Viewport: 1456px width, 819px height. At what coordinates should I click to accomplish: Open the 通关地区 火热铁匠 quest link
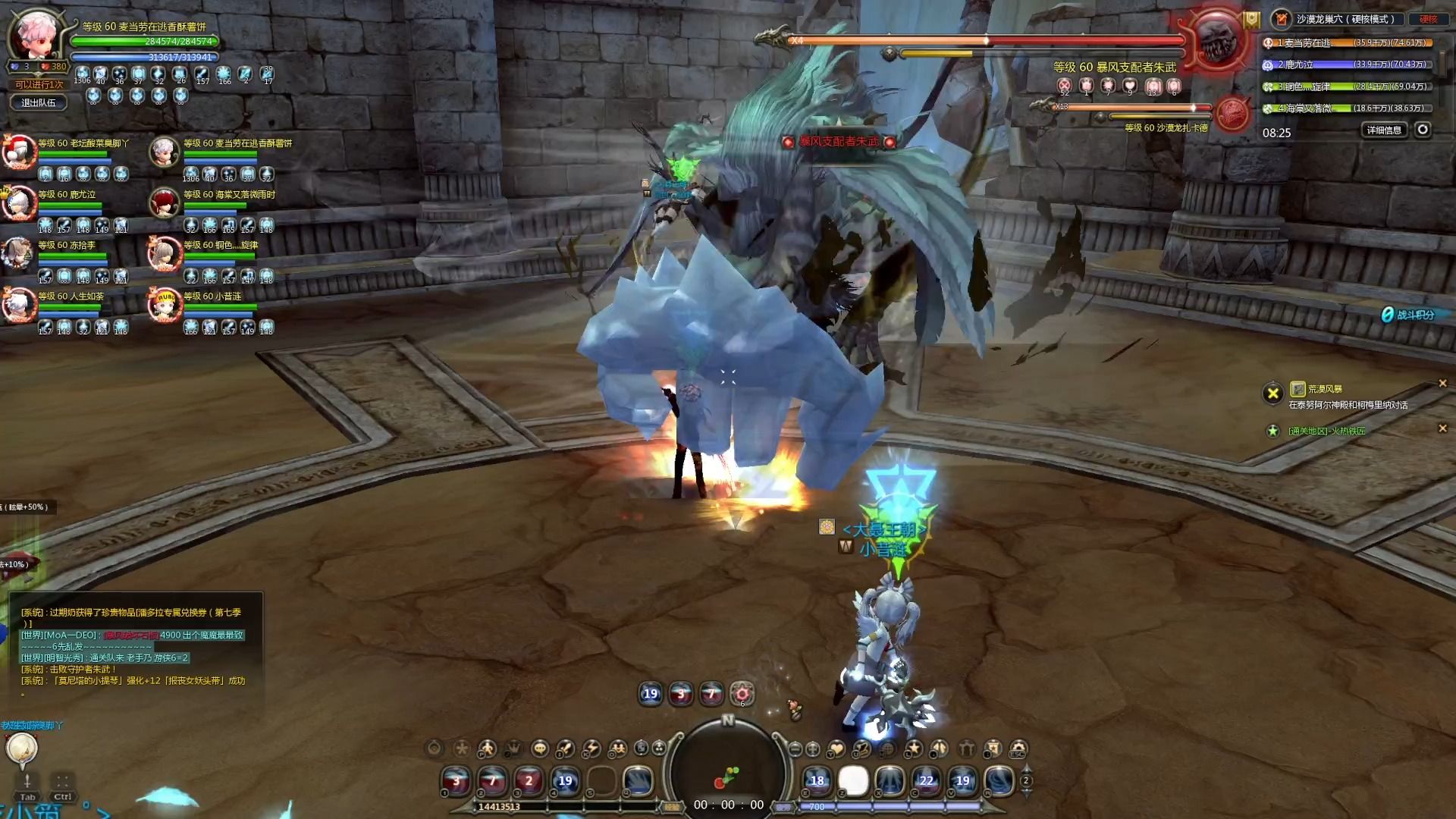click(x=1326, y=431)
